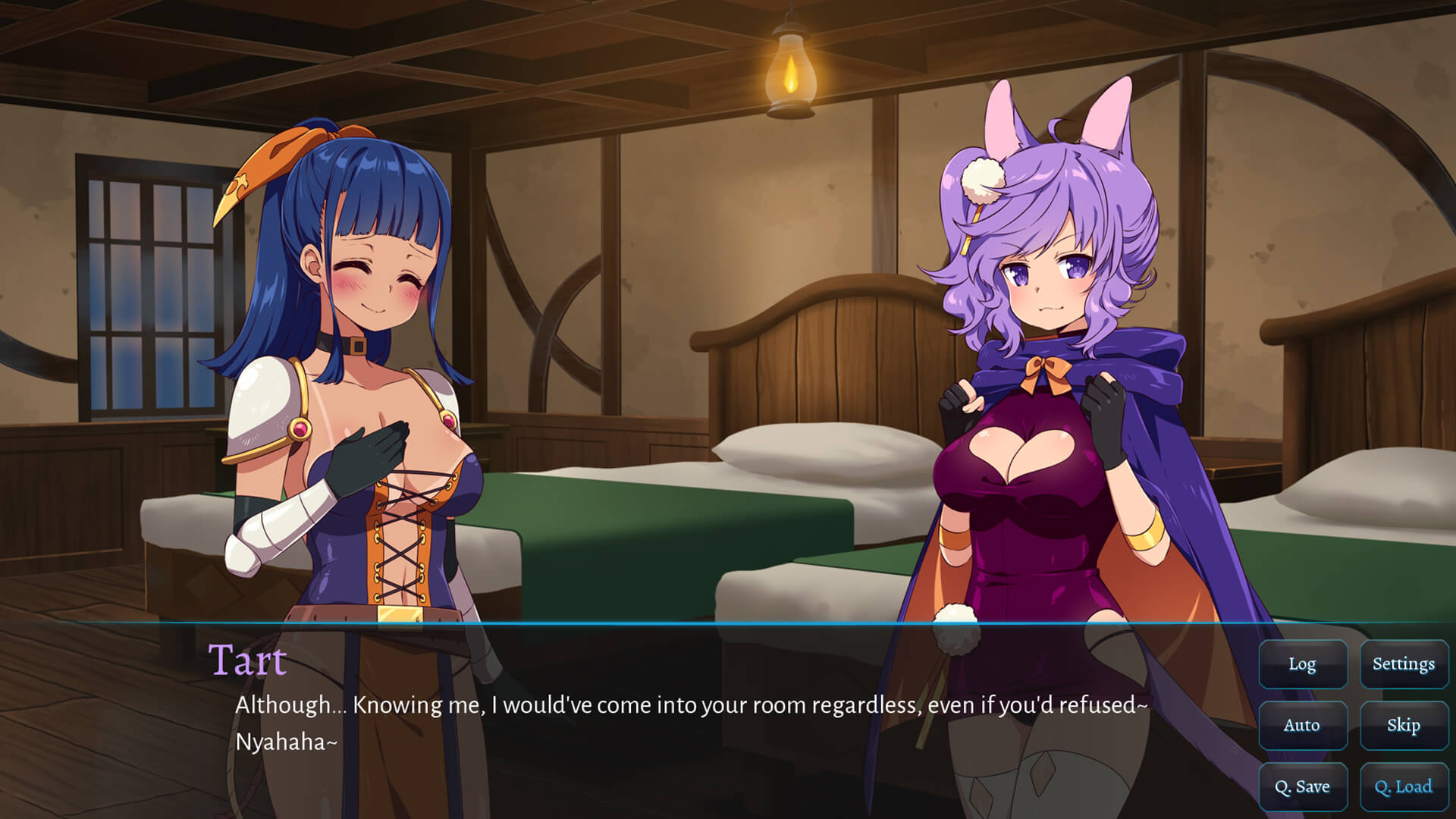Quick save with Q. Save
1456x819 pixels.
1302,787
